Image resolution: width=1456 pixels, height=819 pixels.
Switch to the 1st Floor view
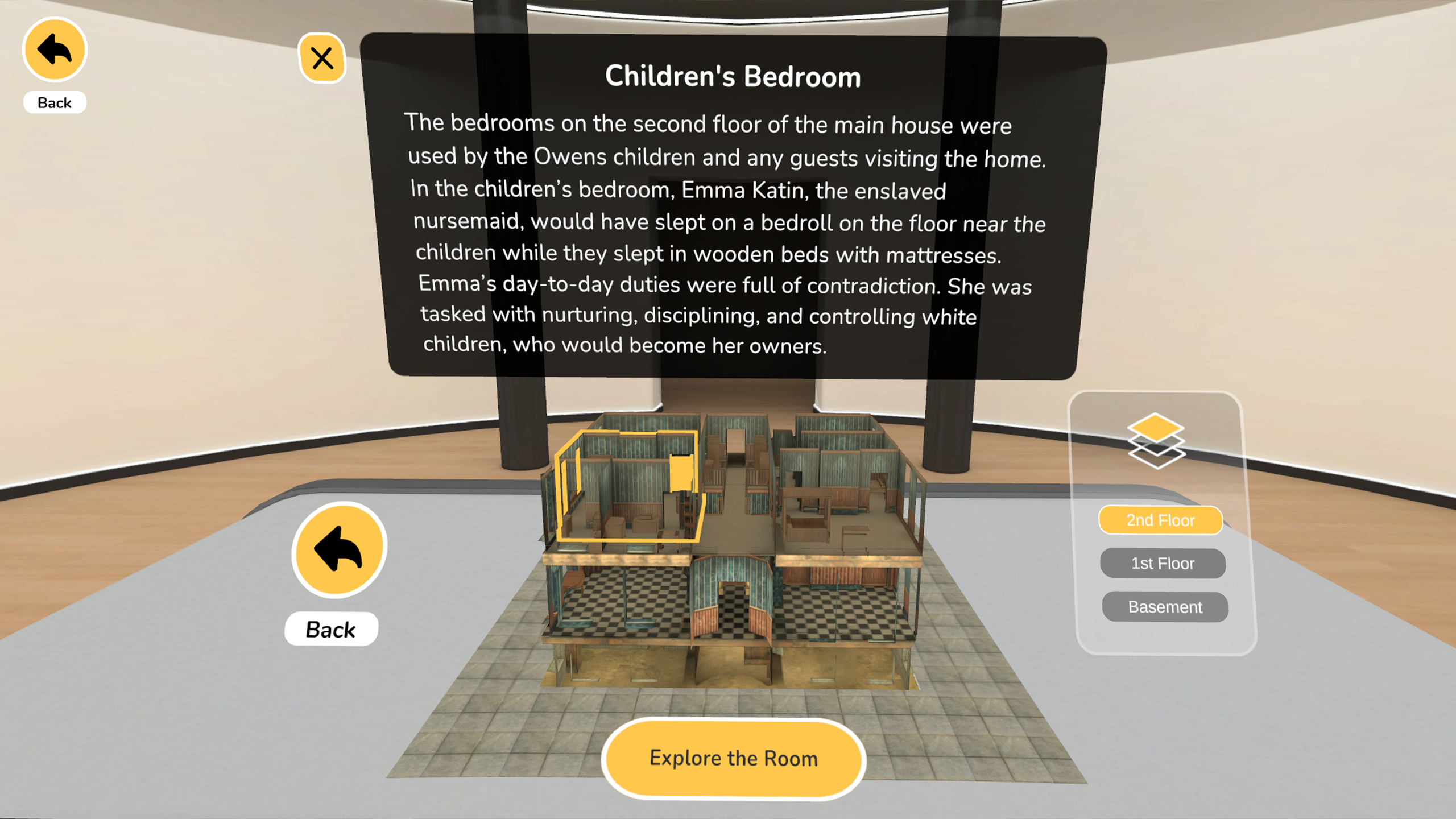coord(1163,563)
